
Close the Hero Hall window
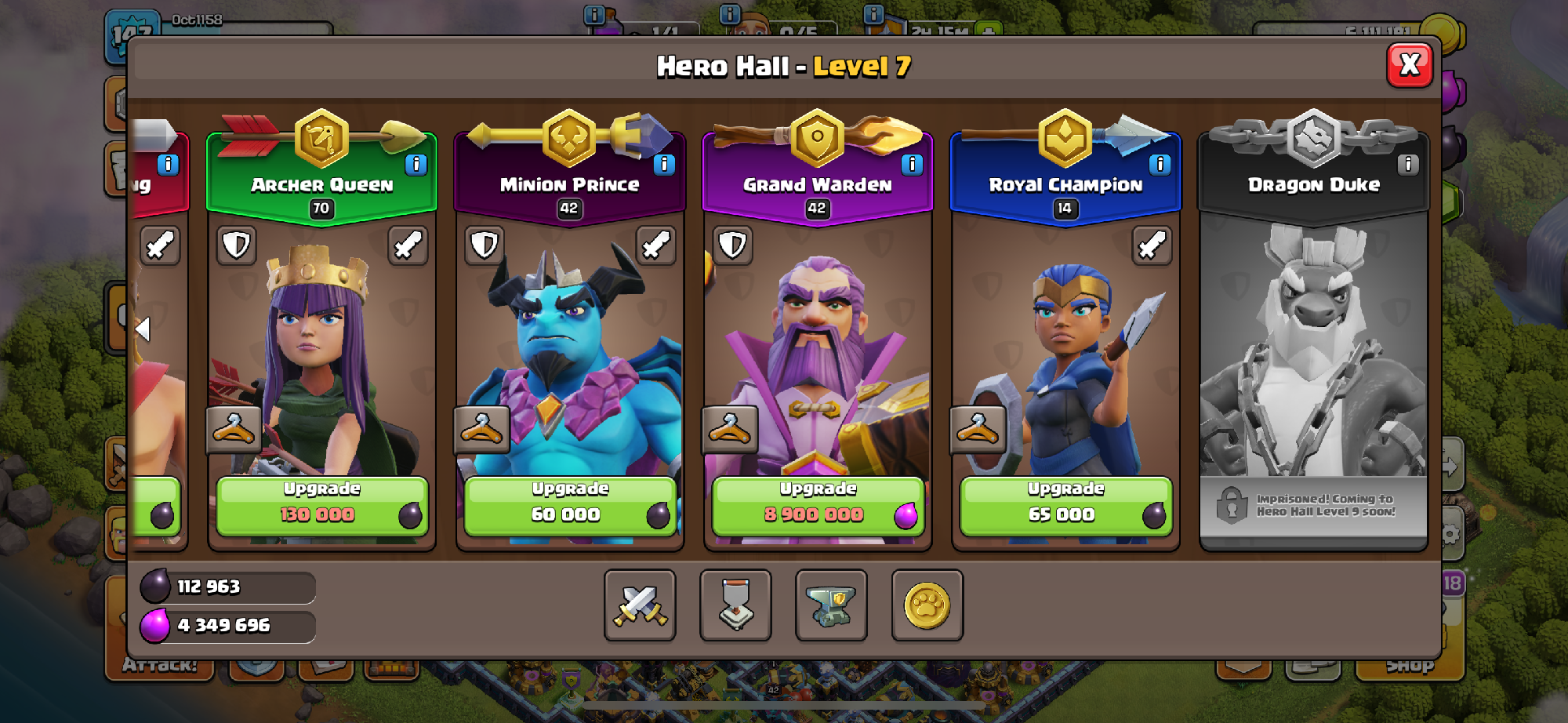coord(1409,65)
